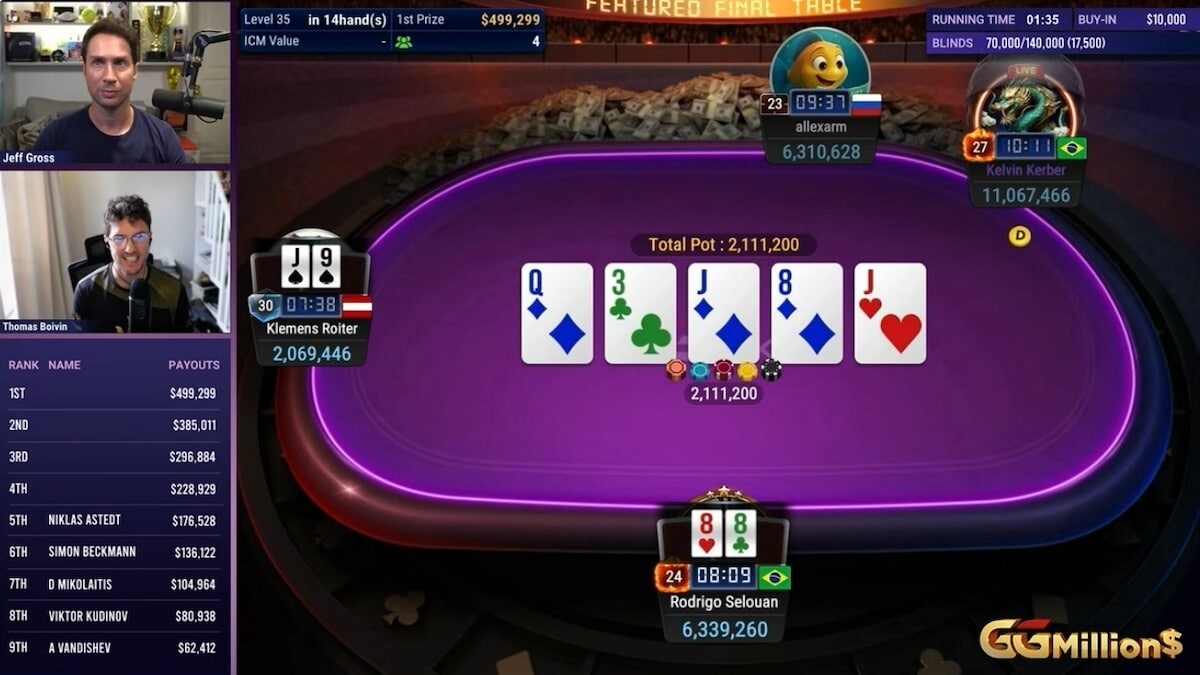This screenshot has height=675, width=1200.
Task: Select Rodrigo Selouan's 8 of hearts hole card
Action: coord(707,534)
